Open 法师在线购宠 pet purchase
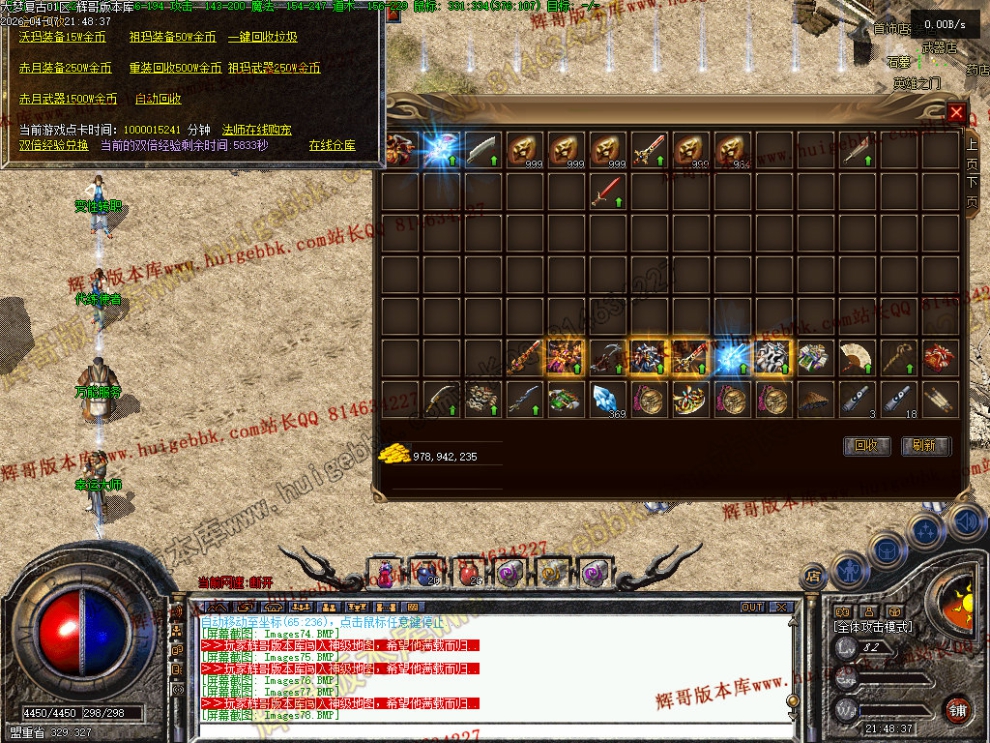 [x=256, y=130]
